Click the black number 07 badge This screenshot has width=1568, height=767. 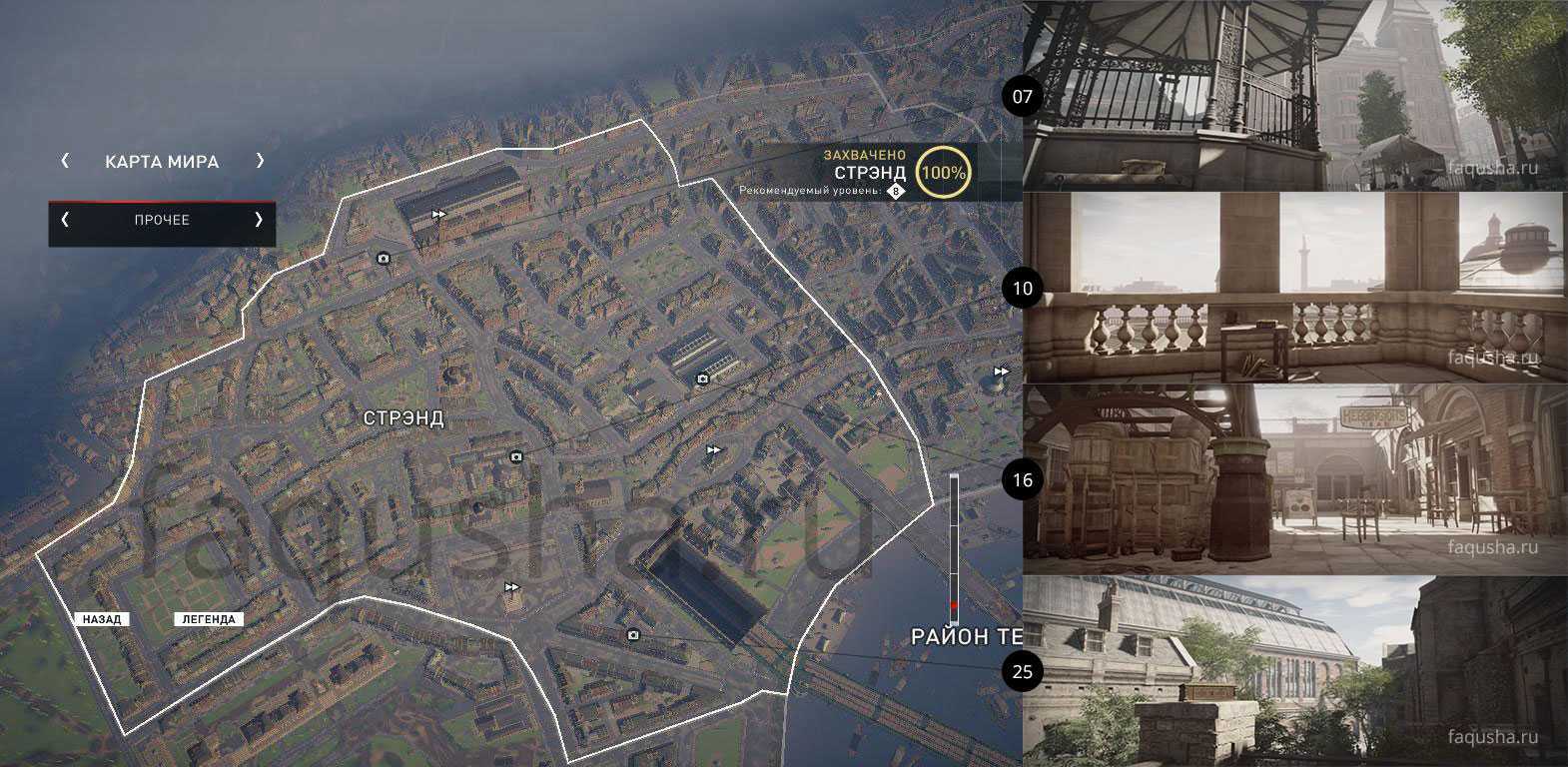[x=1022, y=97]
